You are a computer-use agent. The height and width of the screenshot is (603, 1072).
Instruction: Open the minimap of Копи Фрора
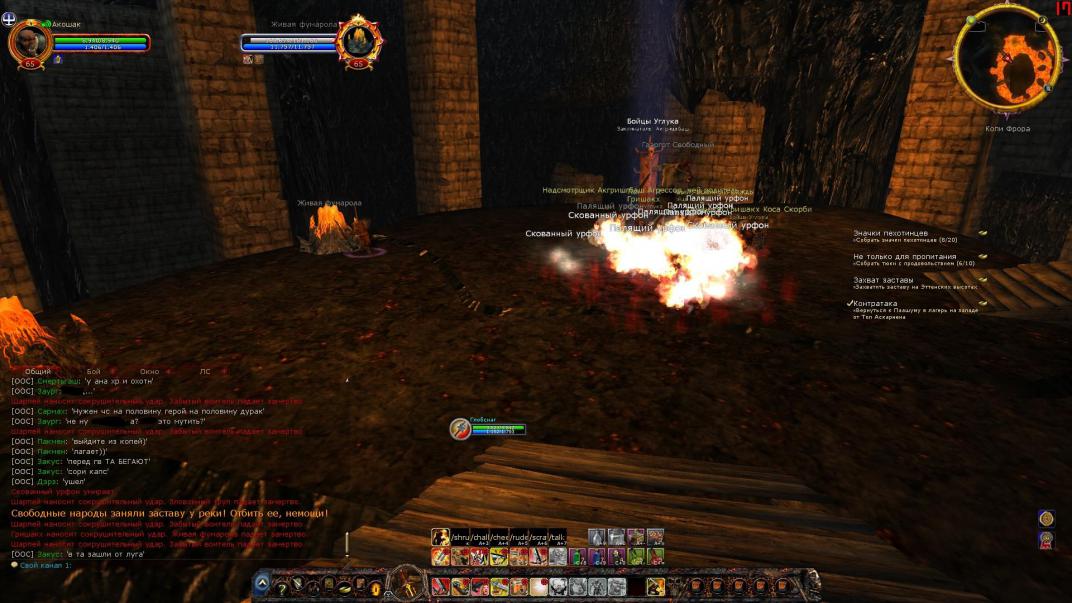1007,60
